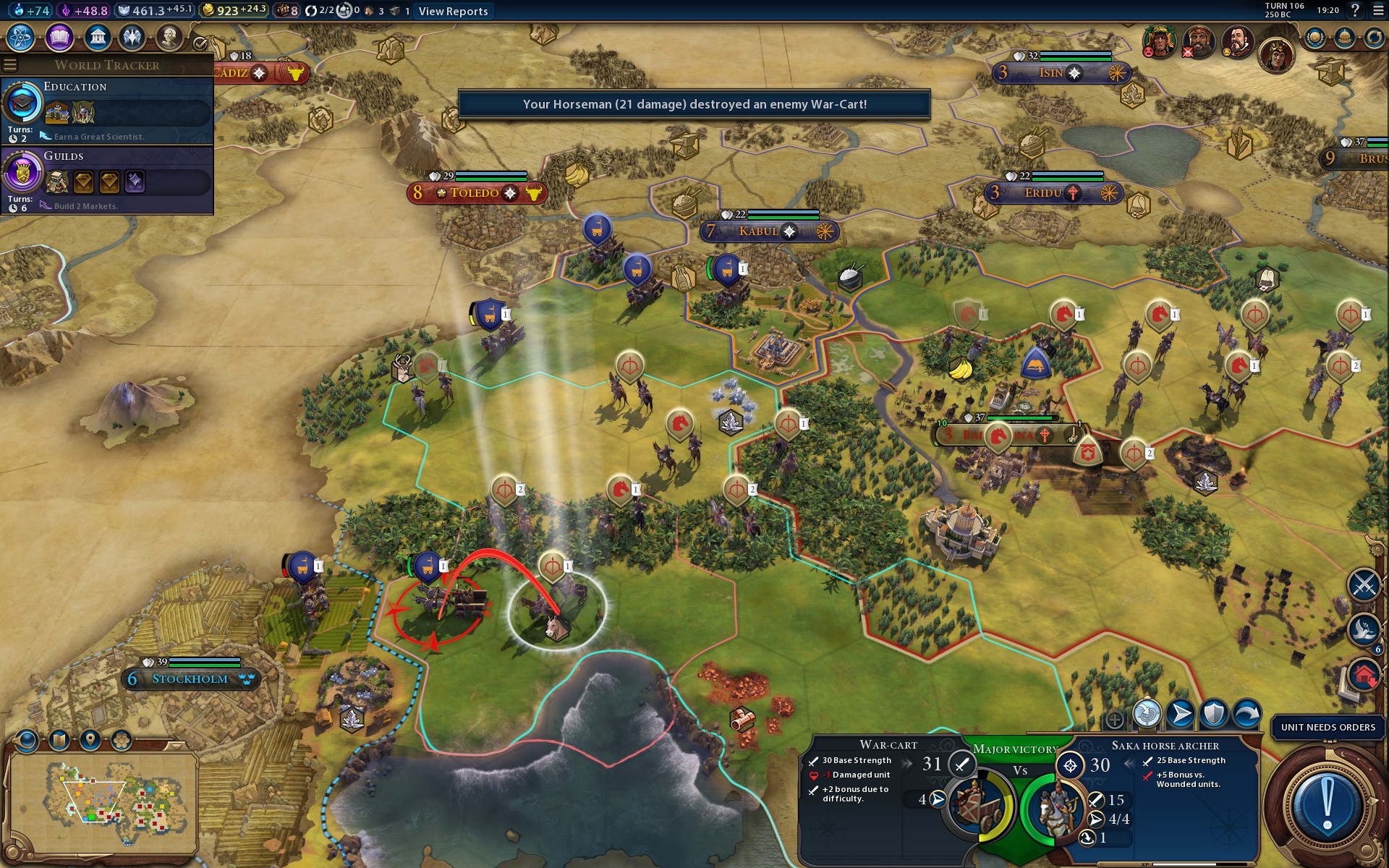
Task: Open the Great People screen (bust icon)
Action: [169, 37]
